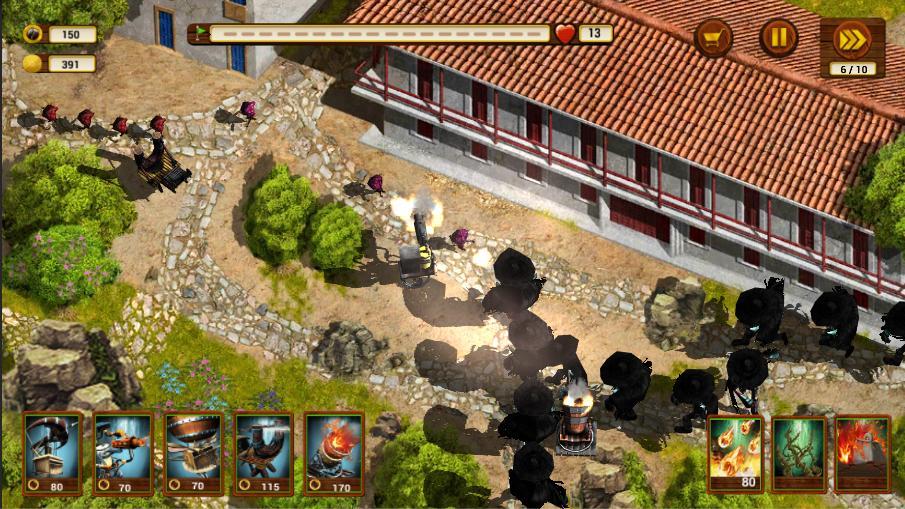Pick the 70-cost round drum tower card
The height and width of the screenshot is (509, 905).
click(193, 452)
